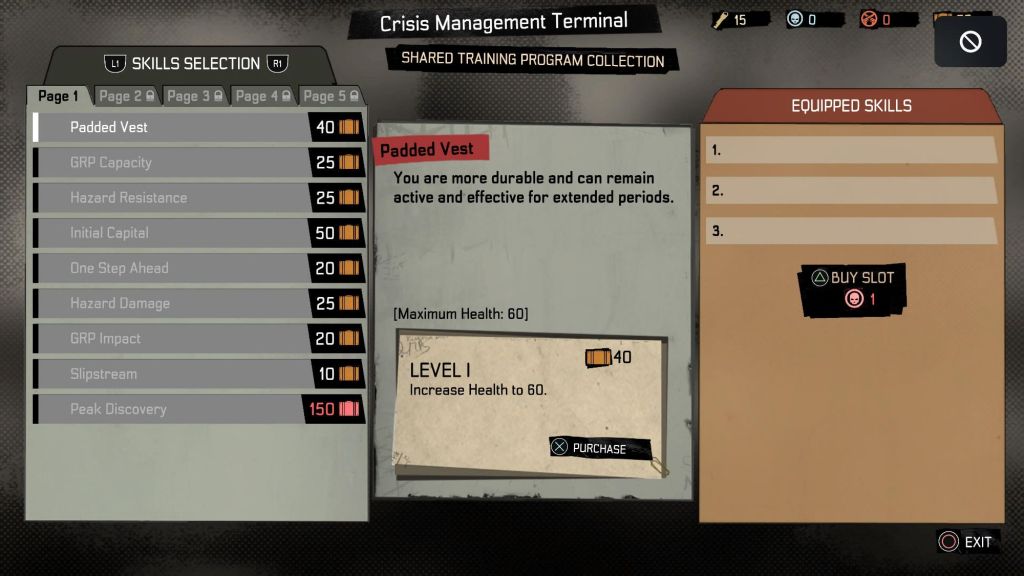Buy an additional equipped skill slot
The width and height of the screenshot is (1024, 576).
click(x=853, y=288)
